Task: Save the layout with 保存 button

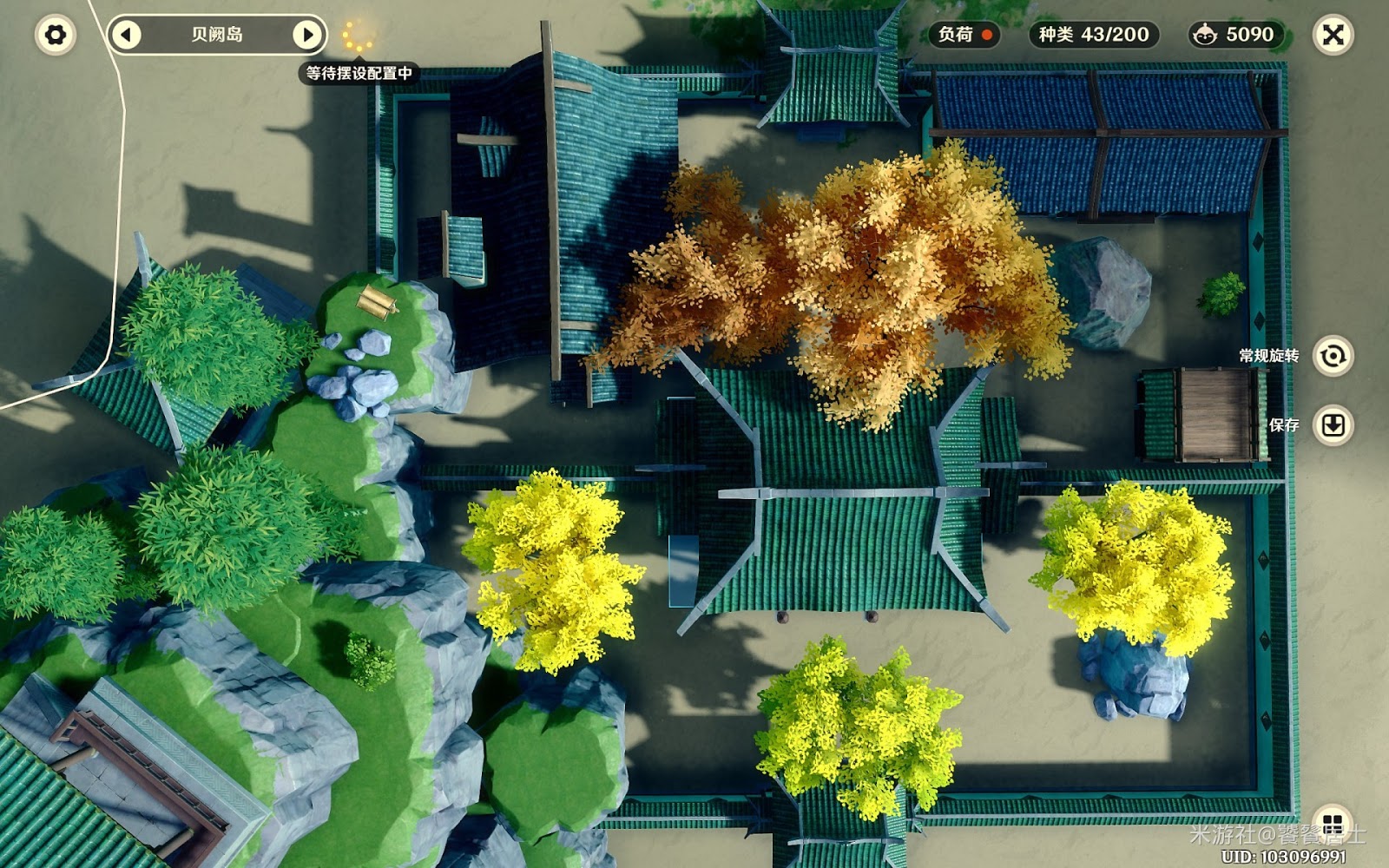Action: coord(1333,425)
